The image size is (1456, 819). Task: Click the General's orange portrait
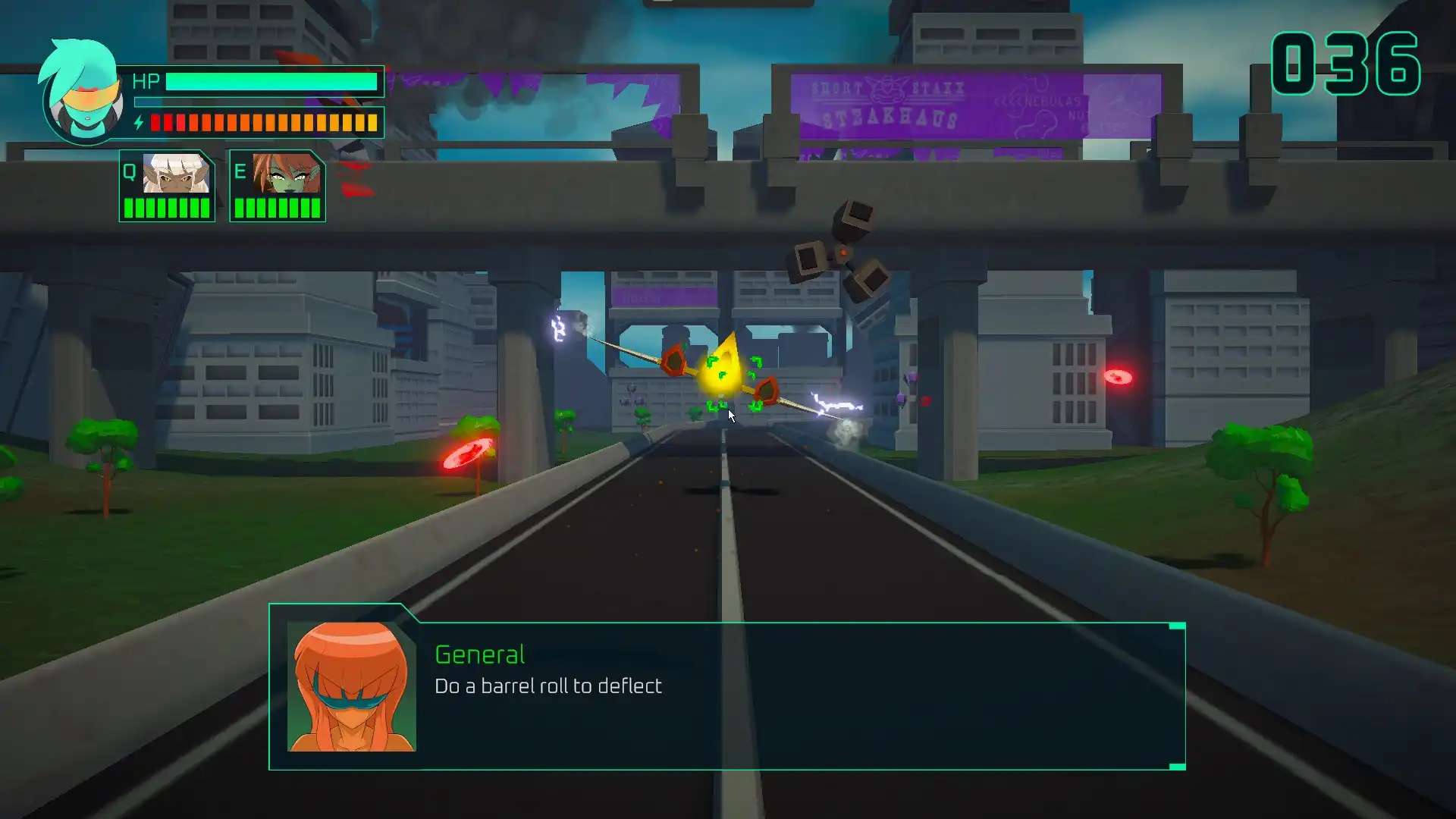[351, 686]
